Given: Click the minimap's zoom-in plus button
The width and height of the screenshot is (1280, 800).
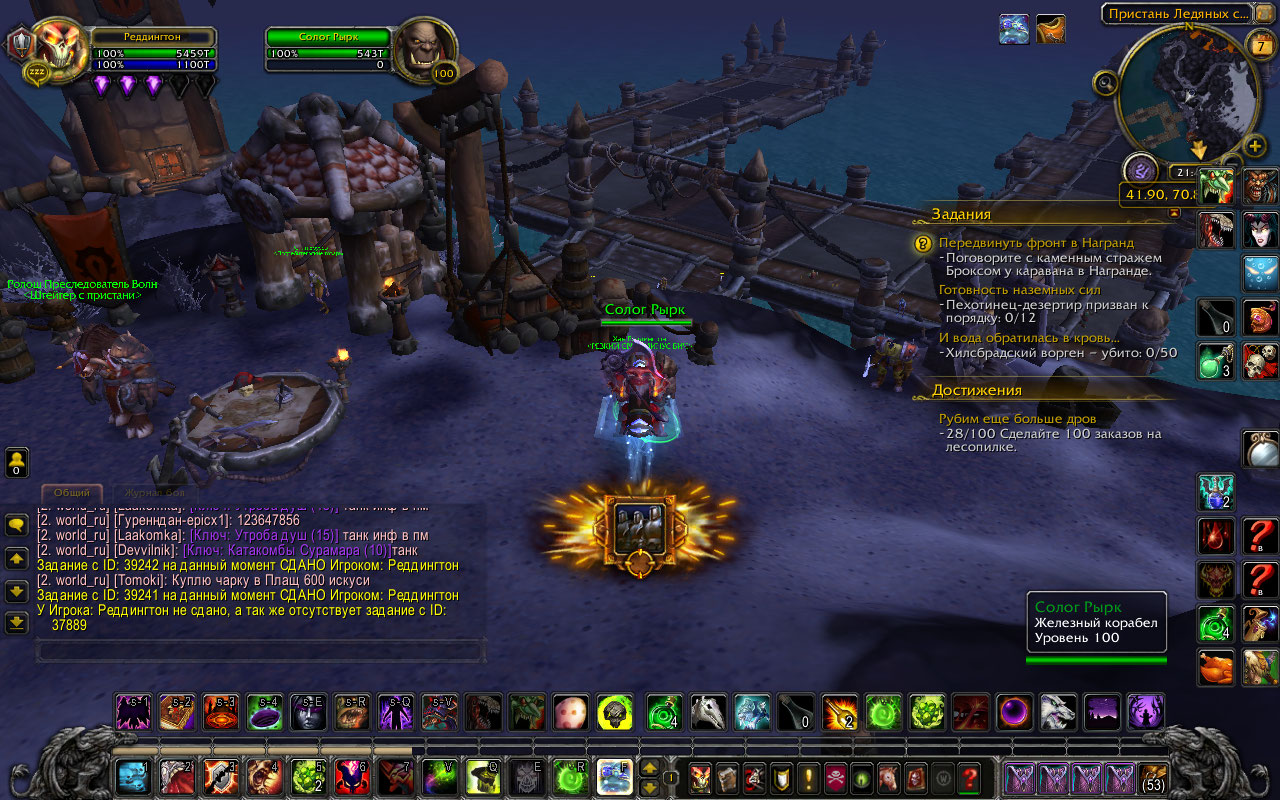Looking at the screenshot, I should [x=1256, y=147].
